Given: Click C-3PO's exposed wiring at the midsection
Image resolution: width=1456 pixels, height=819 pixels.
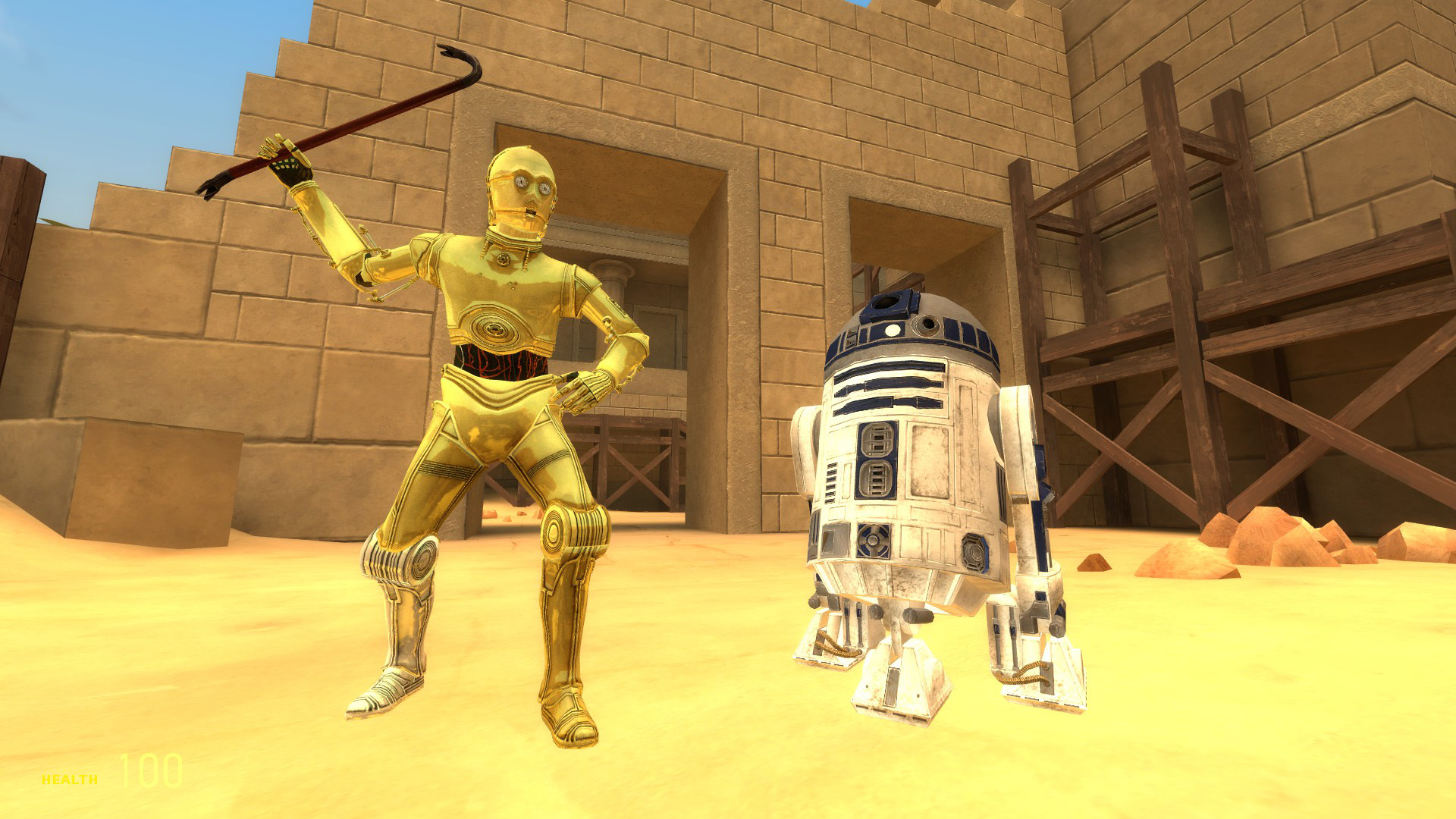Looking at the screenshot, I should tap(500, 364).
